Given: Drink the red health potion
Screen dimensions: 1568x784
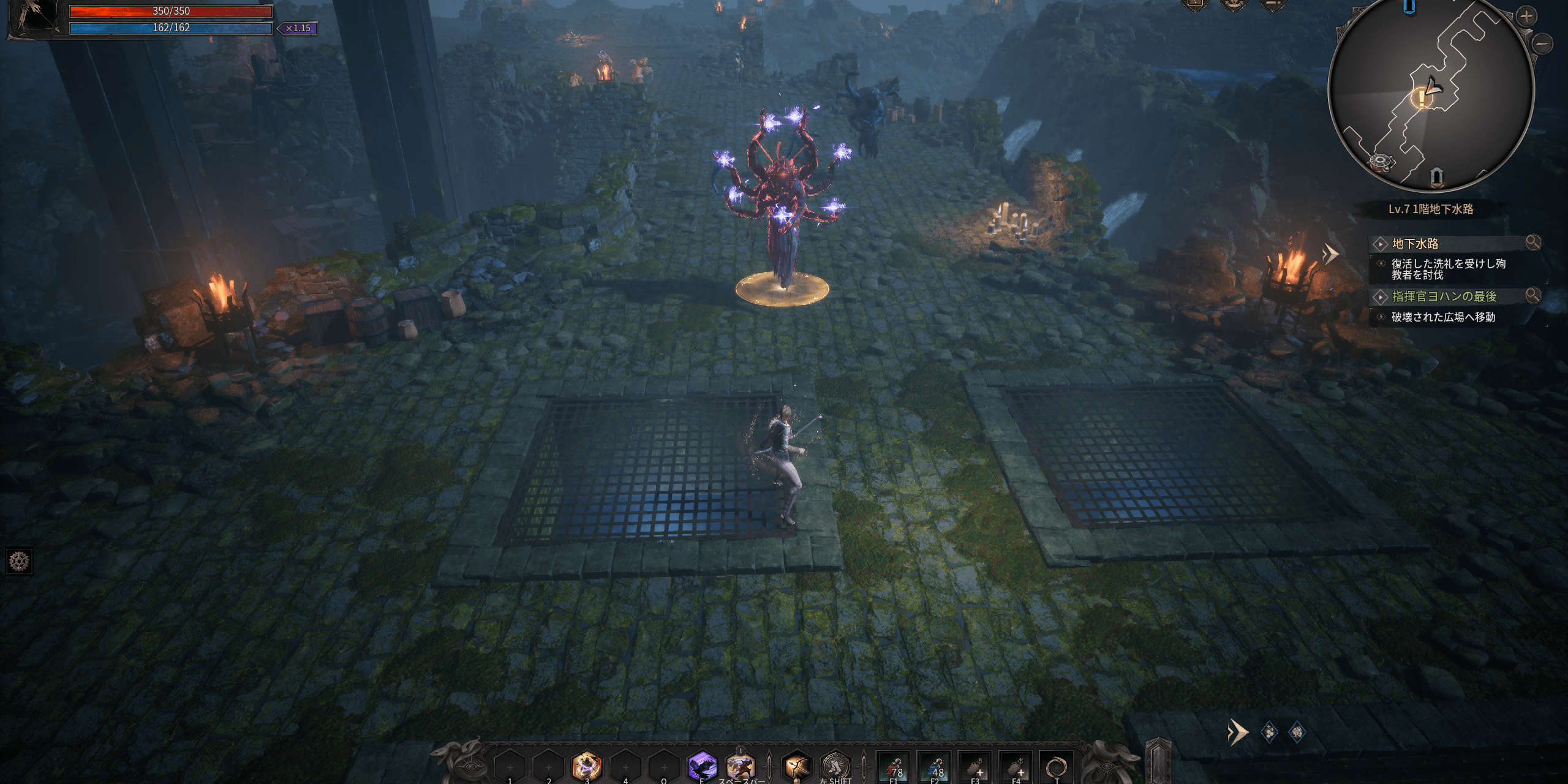Looking at the screenshot, I should tap(894, 767).
